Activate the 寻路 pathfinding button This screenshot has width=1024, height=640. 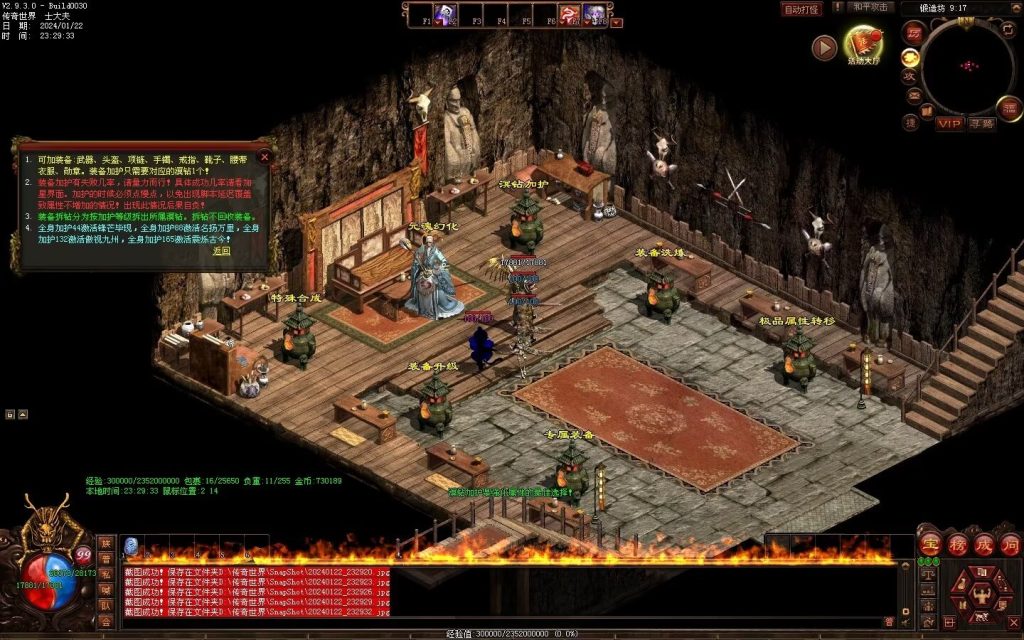[x=982, y=124]
